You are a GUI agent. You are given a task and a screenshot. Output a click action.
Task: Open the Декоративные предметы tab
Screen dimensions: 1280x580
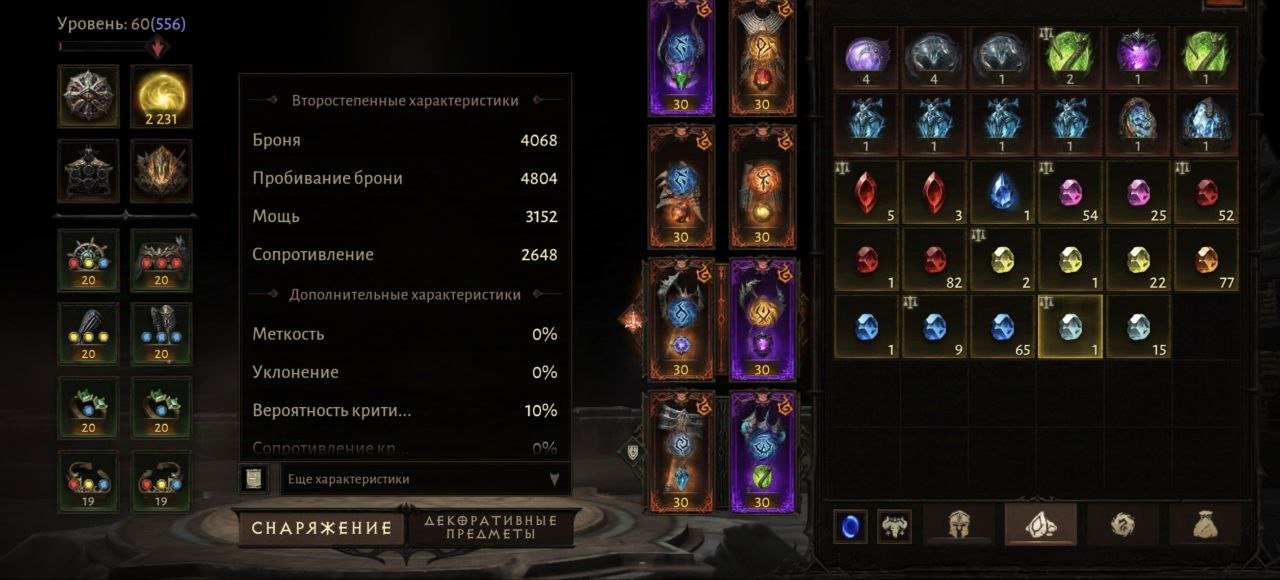click(490, 528)
